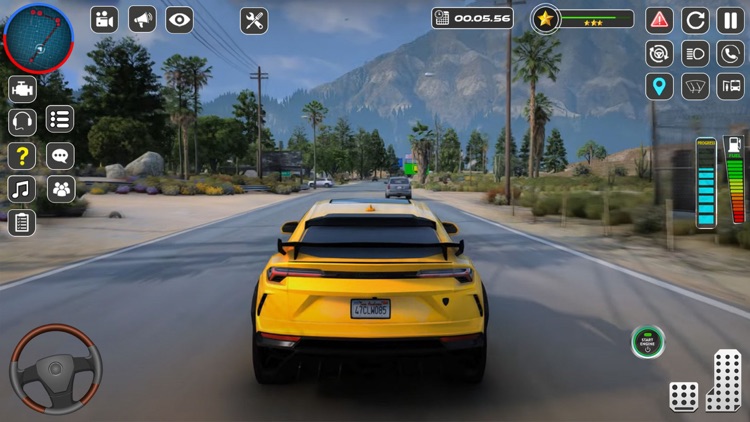Viewport: 750px width, 422px height.
Task: Tap the circular restart arrow button
Action: (x=695, y=19)
